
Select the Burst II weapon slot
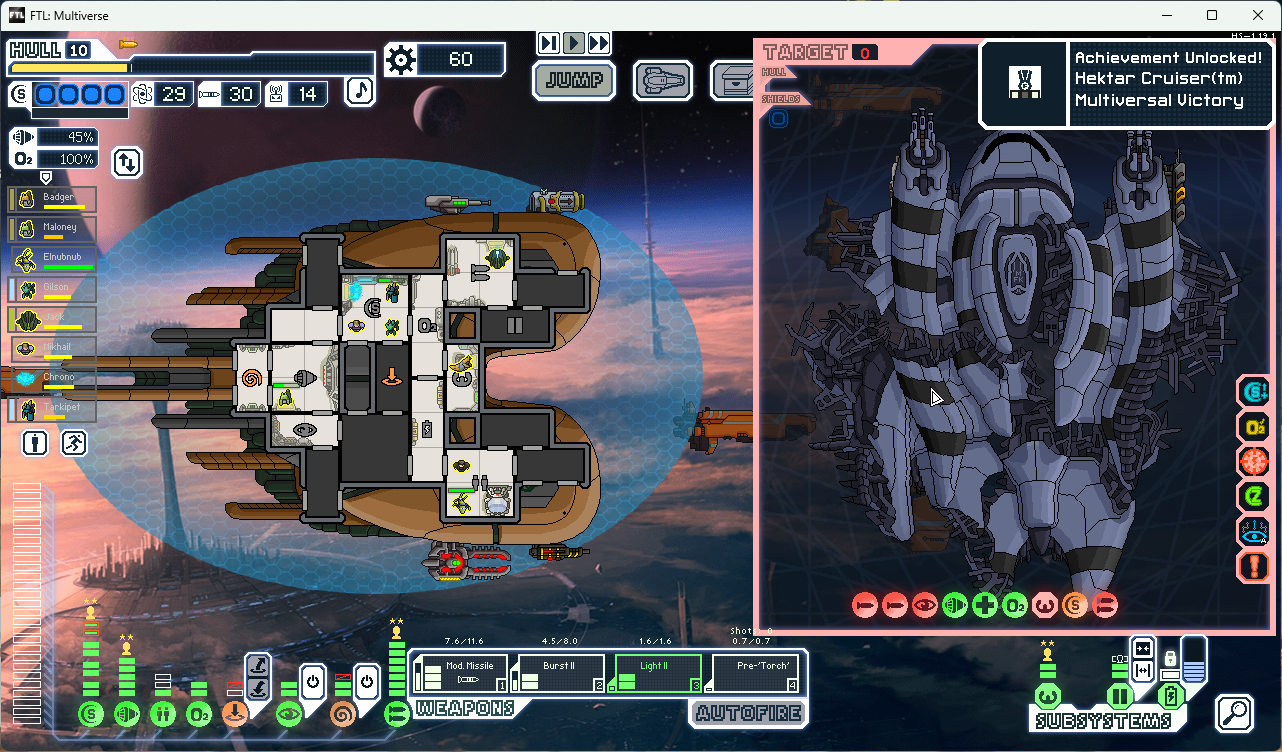click(x=558, y=673)
